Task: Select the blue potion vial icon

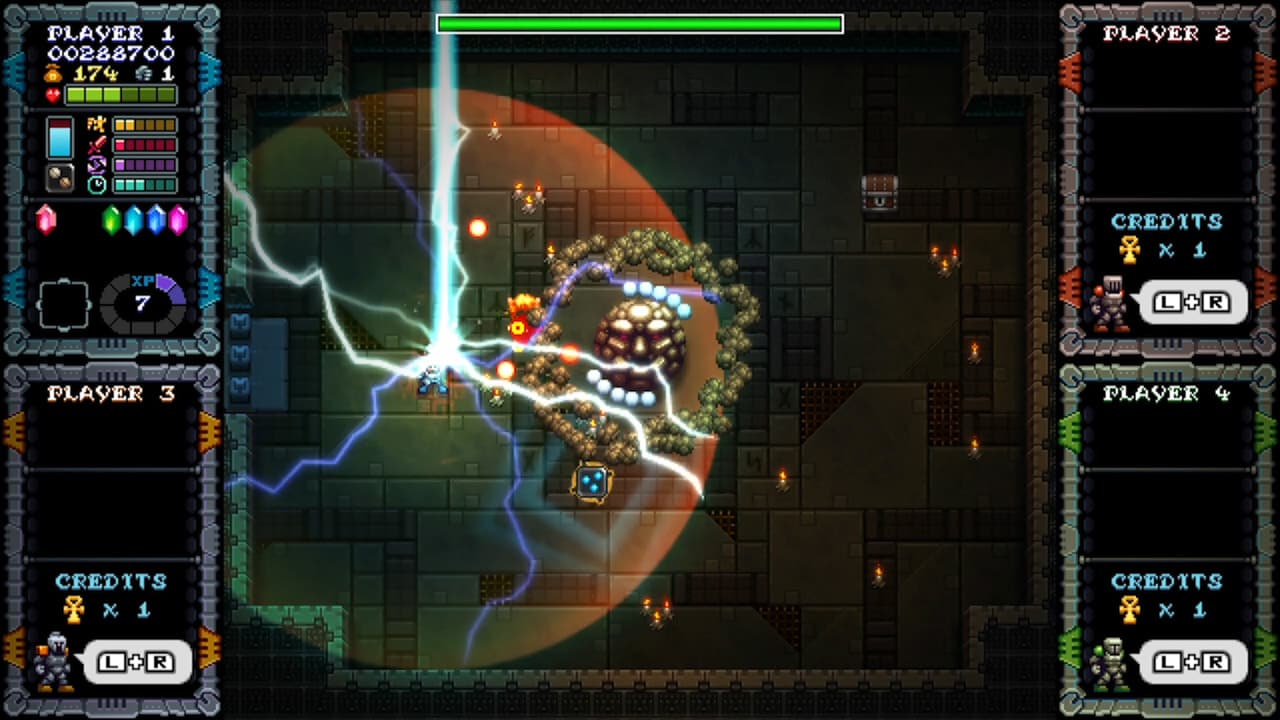Action: tap(59, 135)
